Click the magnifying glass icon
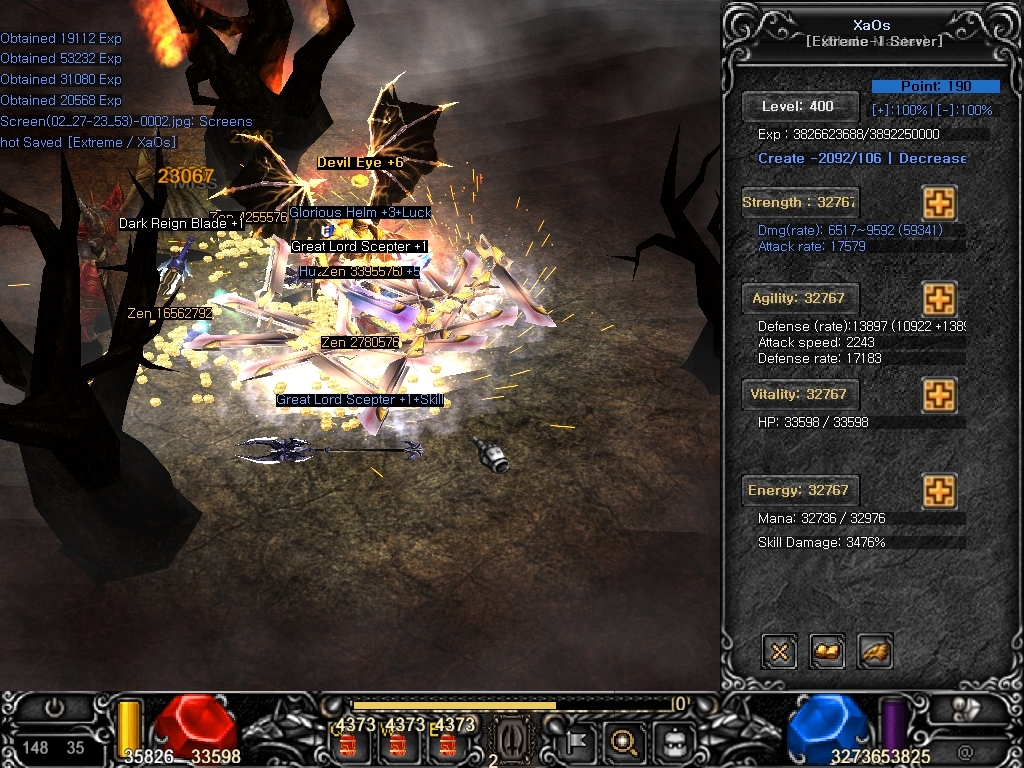Viewport: 1024px width, 768px height. pos(624,742)
